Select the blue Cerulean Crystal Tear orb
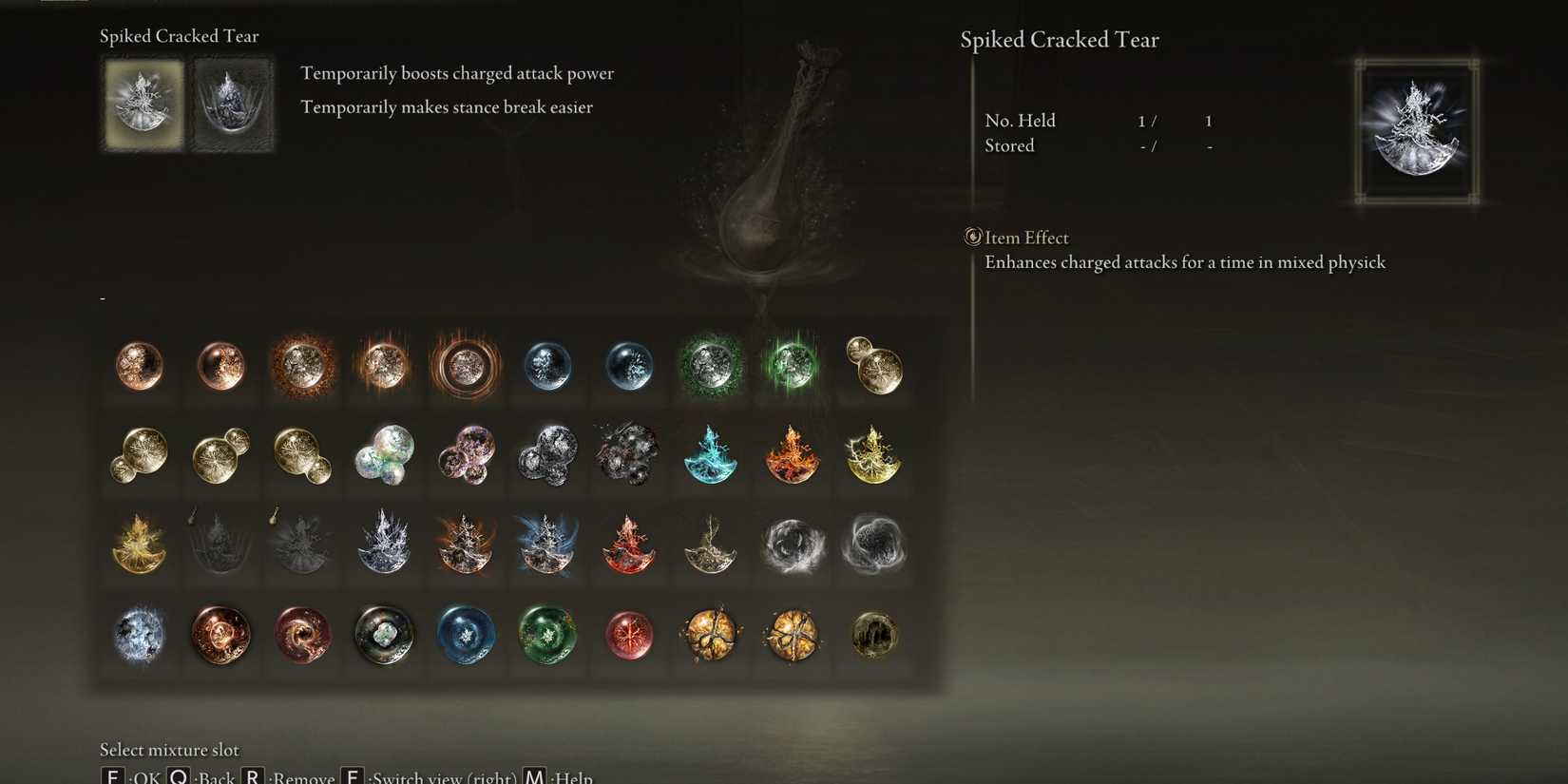The image size is (1568, 784). click(547, 366)
